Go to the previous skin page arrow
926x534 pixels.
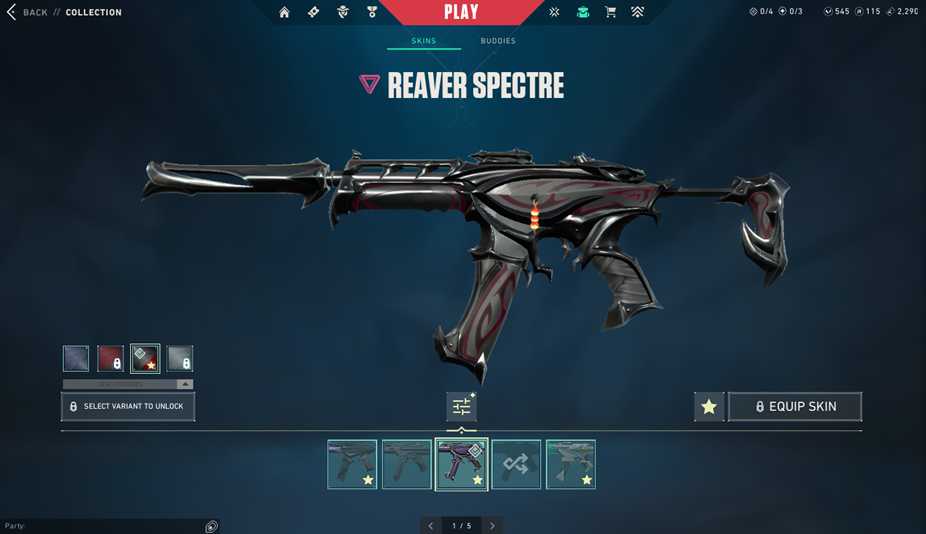[431, 525]
